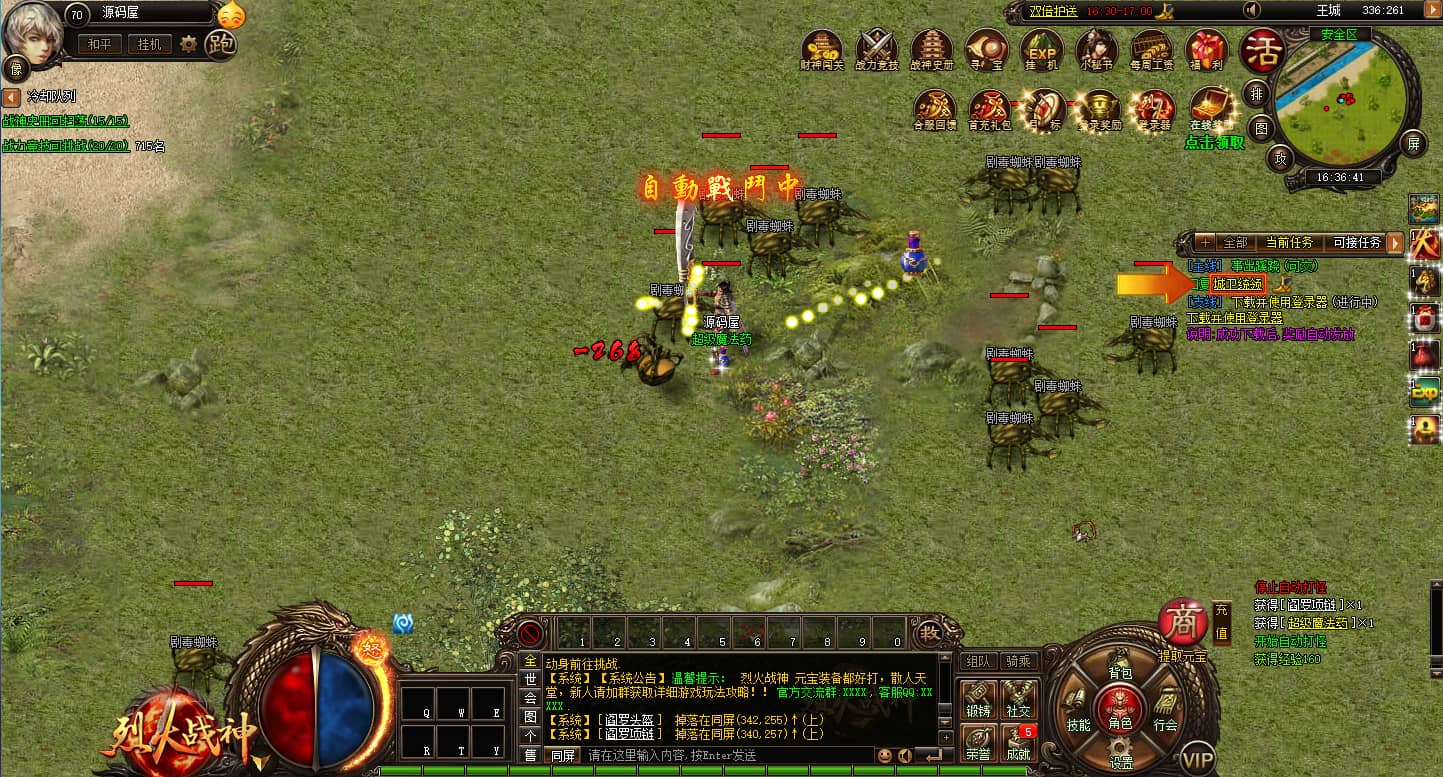Open the 寻宝 treasure hunt icon
This screenshot has width=1443, height=777.
(x=985, y=48)
